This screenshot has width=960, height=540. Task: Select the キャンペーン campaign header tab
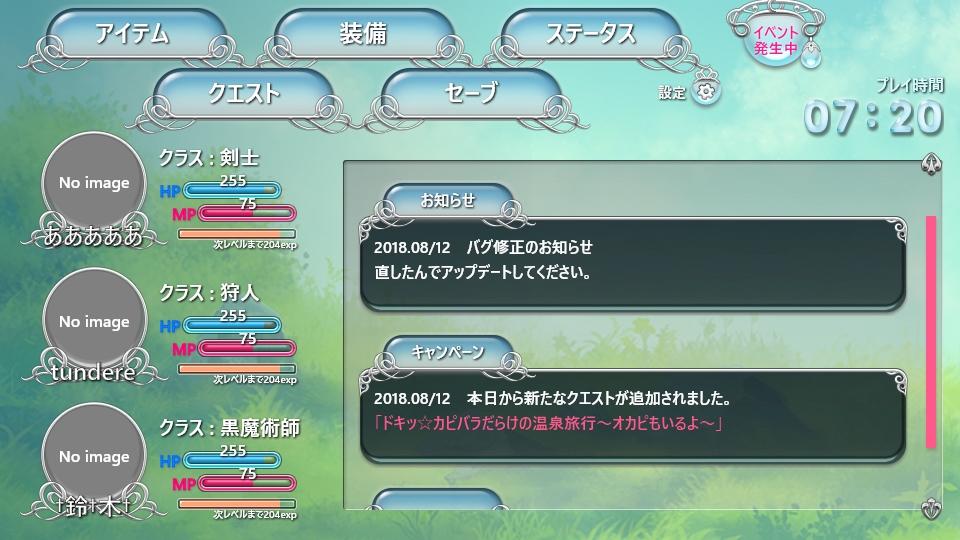pyautogui.click(x=448, y=352)
